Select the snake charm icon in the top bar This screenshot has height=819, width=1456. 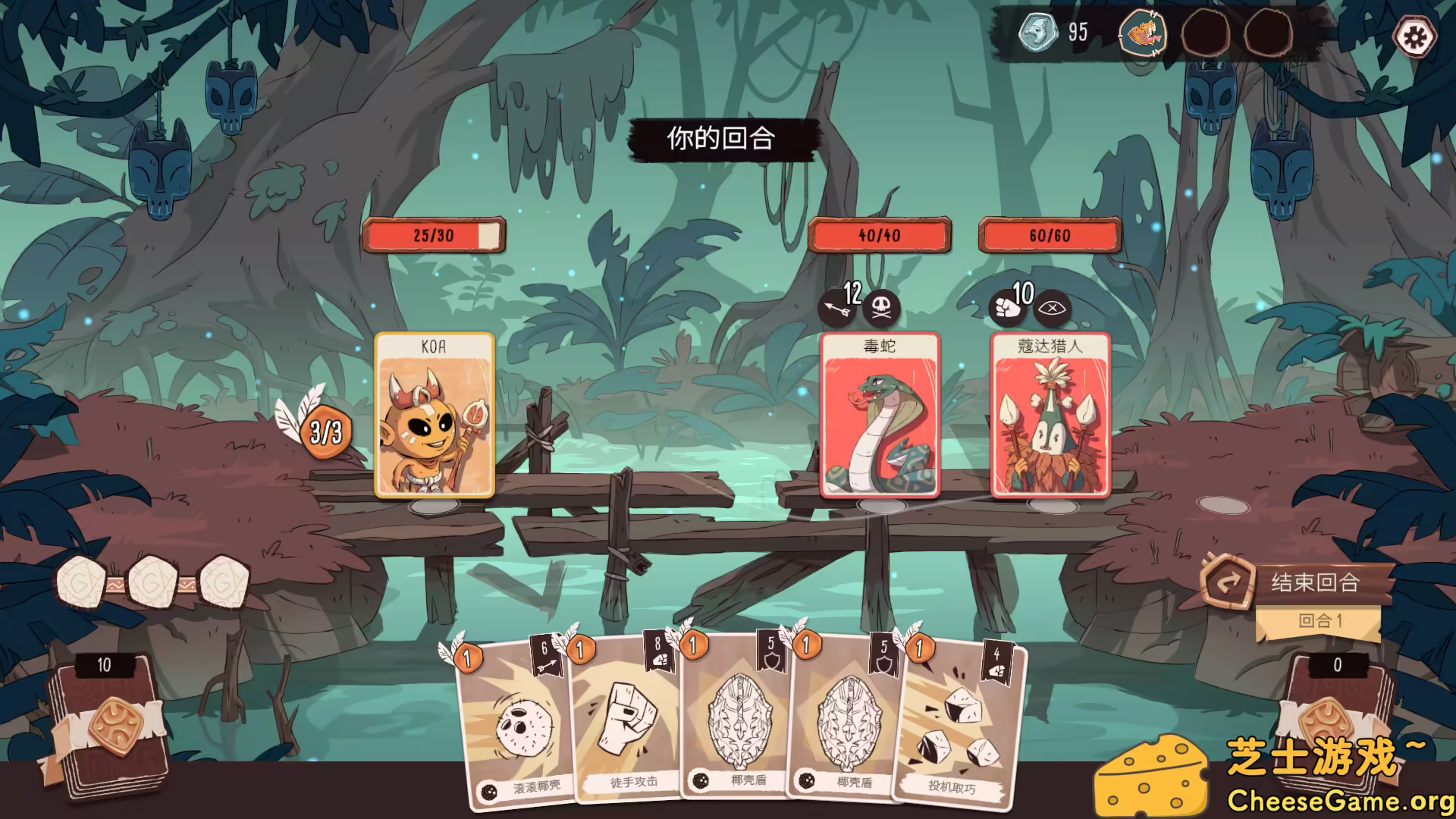[1144, 33]
